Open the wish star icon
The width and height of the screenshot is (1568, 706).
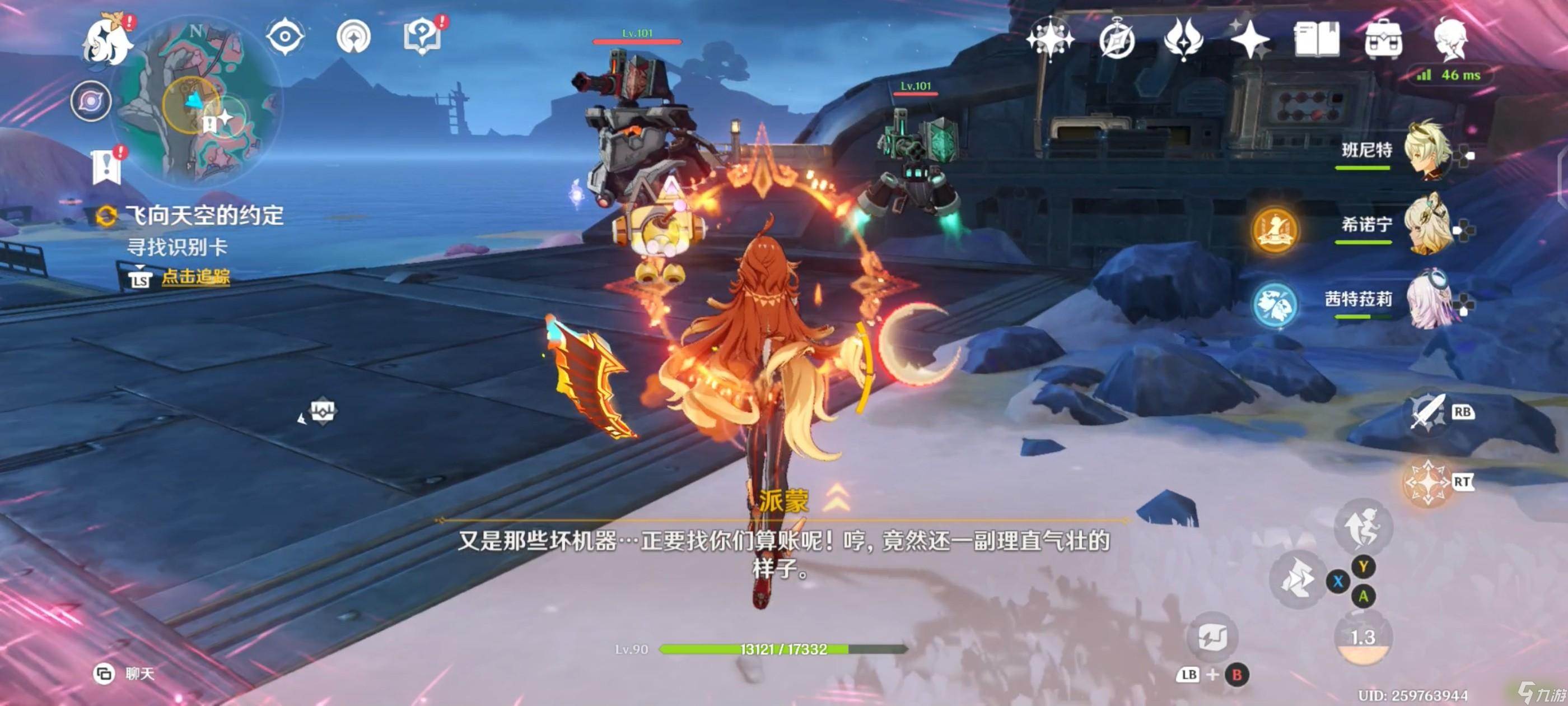[1049, 39]
